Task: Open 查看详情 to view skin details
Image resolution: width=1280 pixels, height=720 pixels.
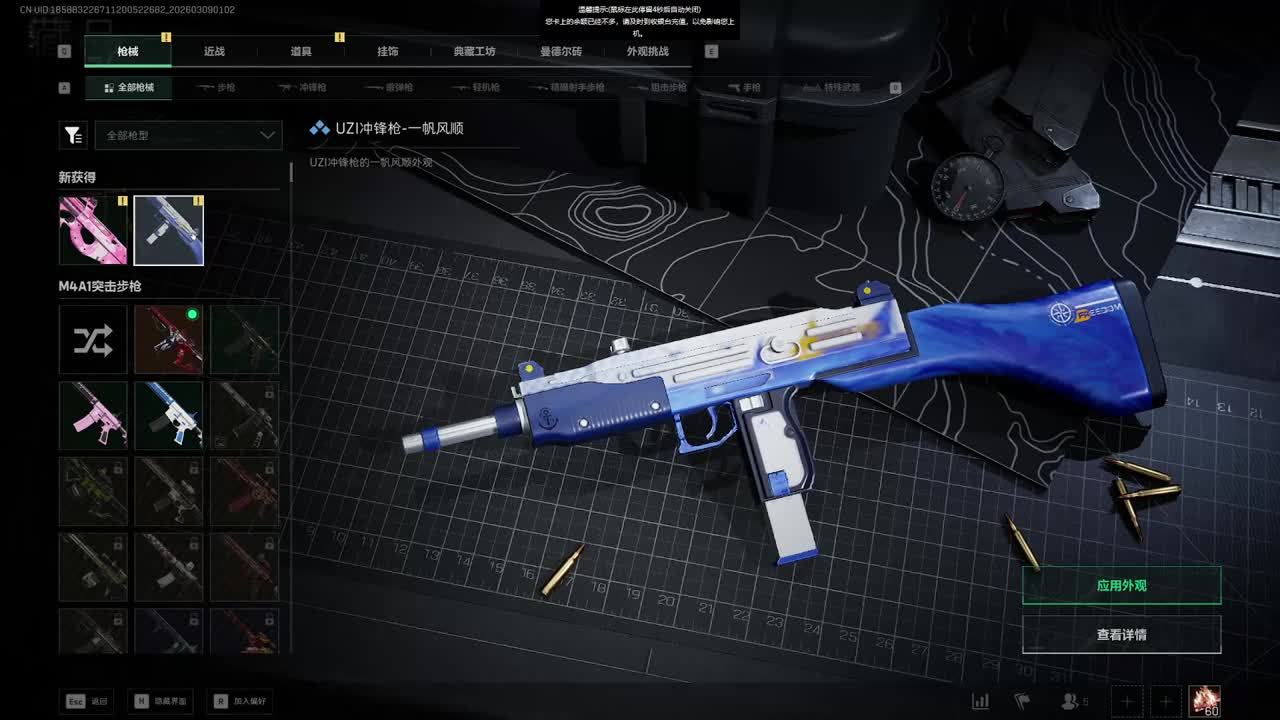Action: coord(1121,634)
